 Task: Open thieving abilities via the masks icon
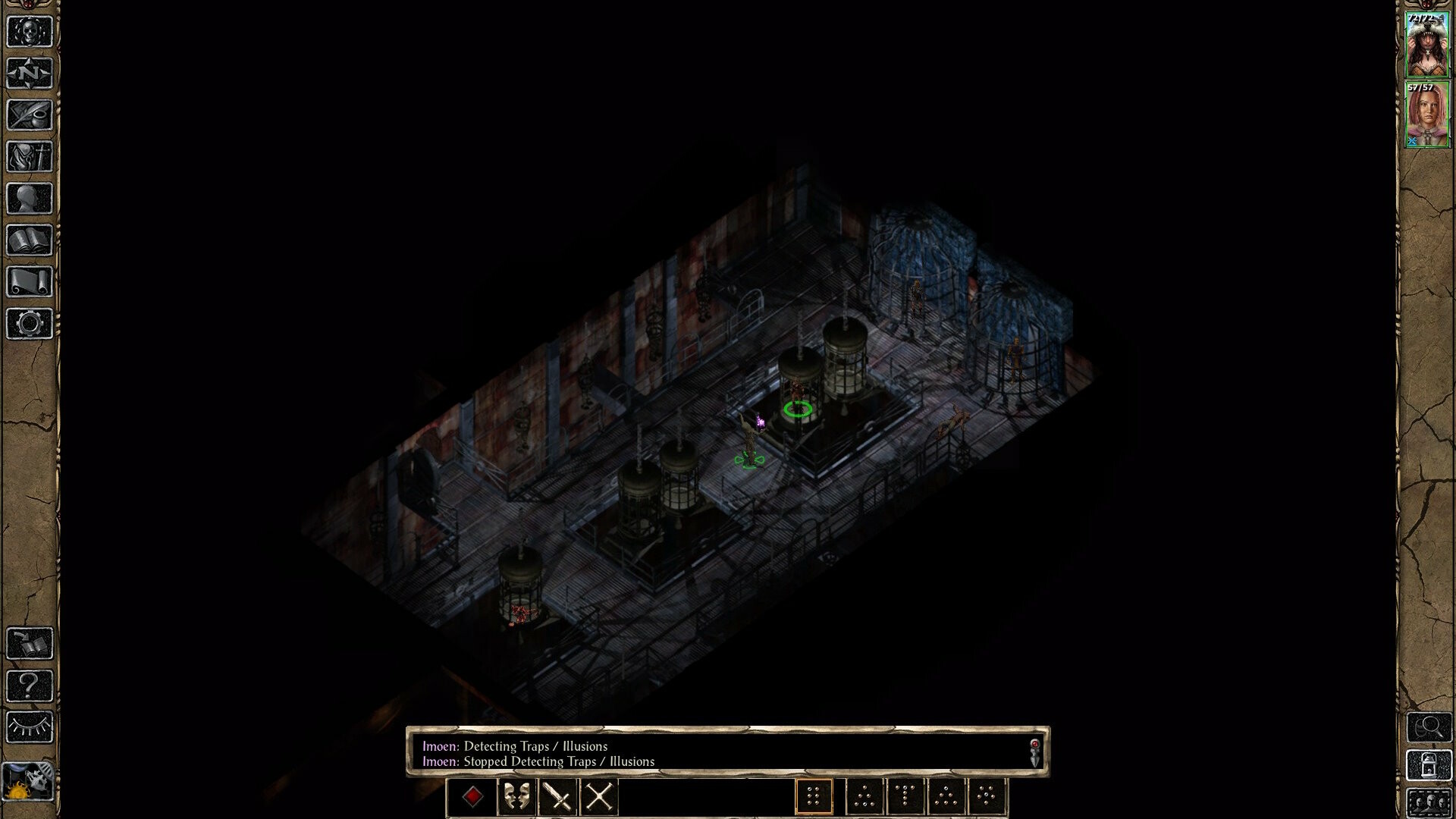517,797
